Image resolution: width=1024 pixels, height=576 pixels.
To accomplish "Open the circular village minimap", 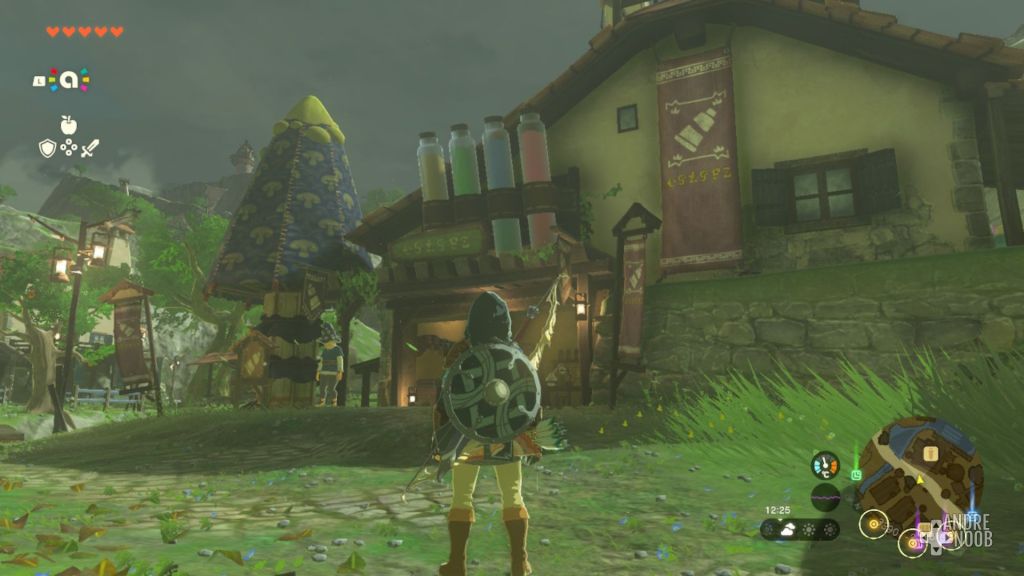I will (x=919, y=473).
